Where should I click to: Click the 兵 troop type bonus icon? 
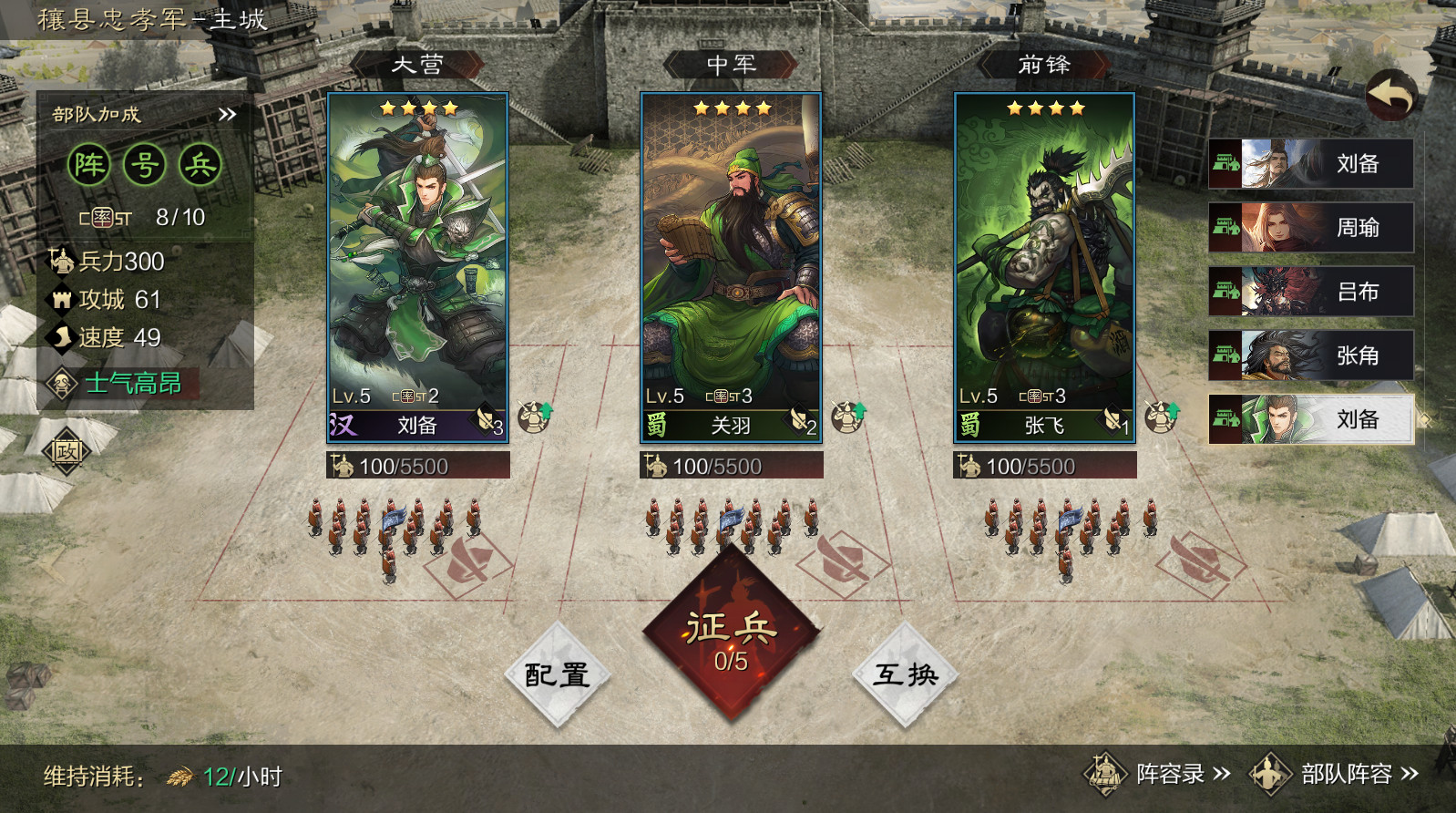[200, 165]
